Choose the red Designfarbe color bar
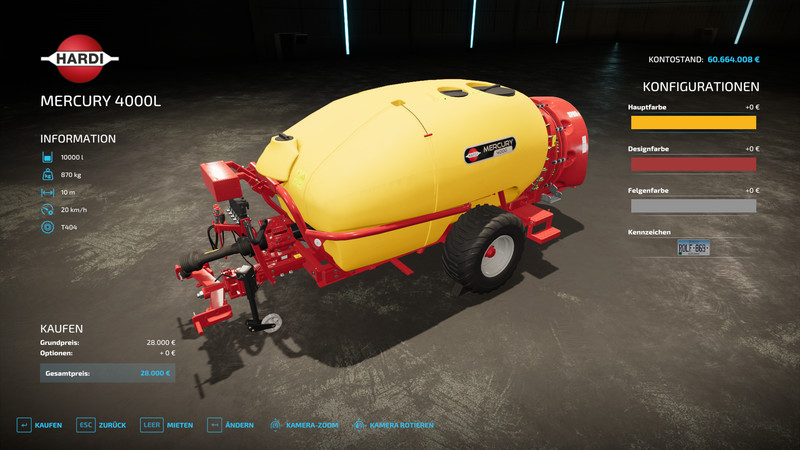This screenshot has width=800, height=450. pyautogui.click(x=693, y=164)
